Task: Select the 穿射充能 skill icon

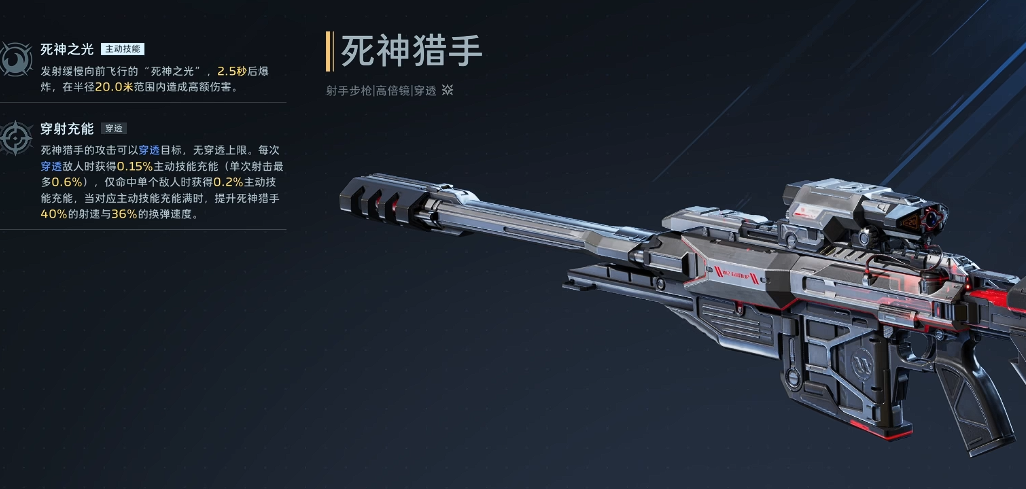Action: pos(16,138)
